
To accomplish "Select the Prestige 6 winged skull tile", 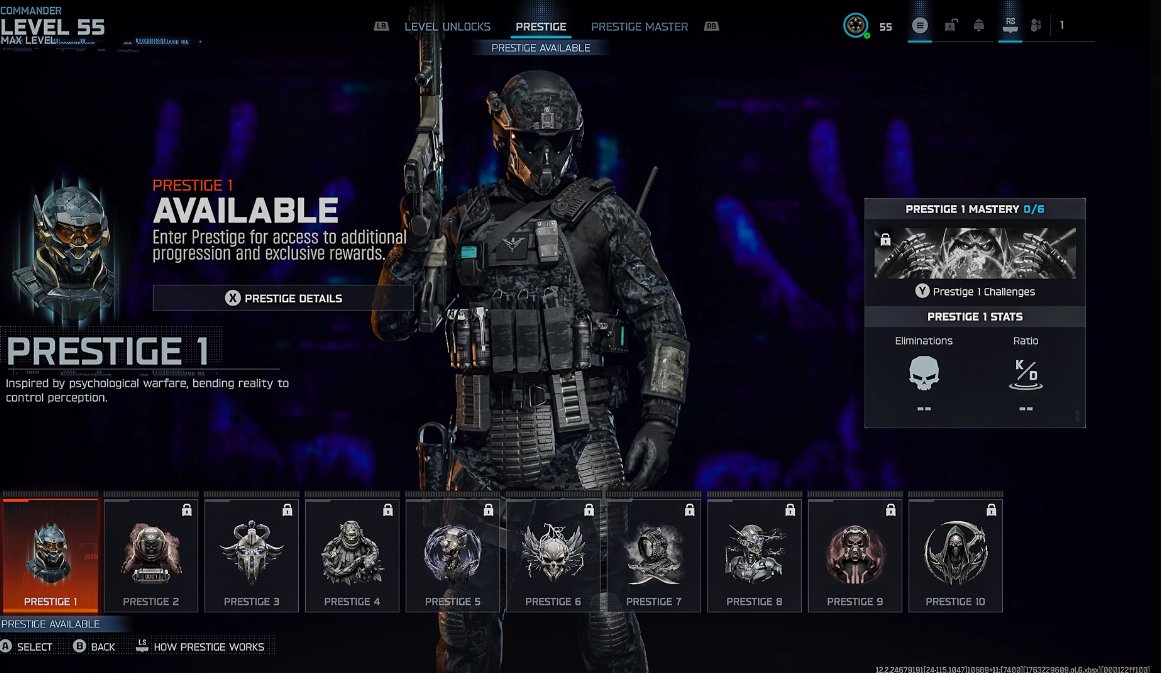I will tap(553, 555).
